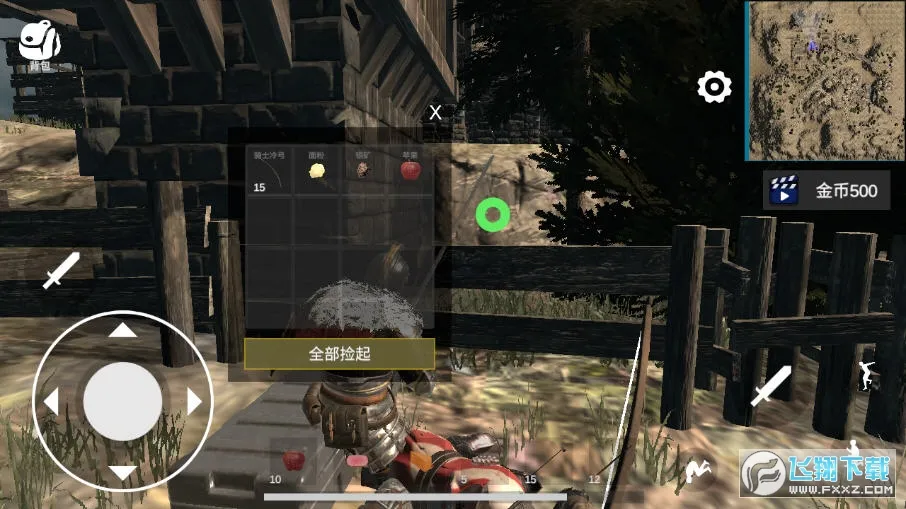
Task: Tap the jumping figure action icon
Action: 866,375
